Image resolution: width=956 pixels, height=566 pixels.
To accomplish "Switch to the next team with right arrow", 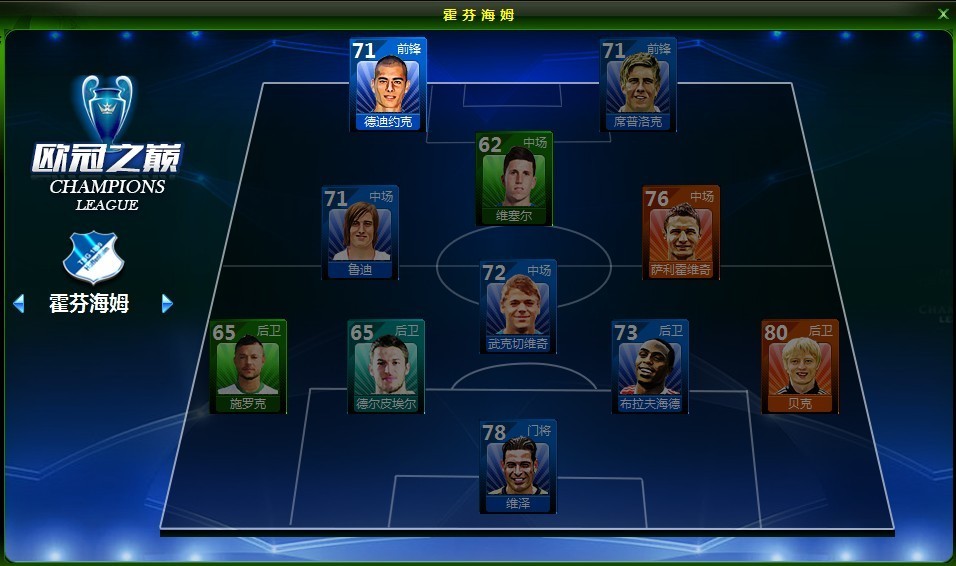I will point(167,303).
